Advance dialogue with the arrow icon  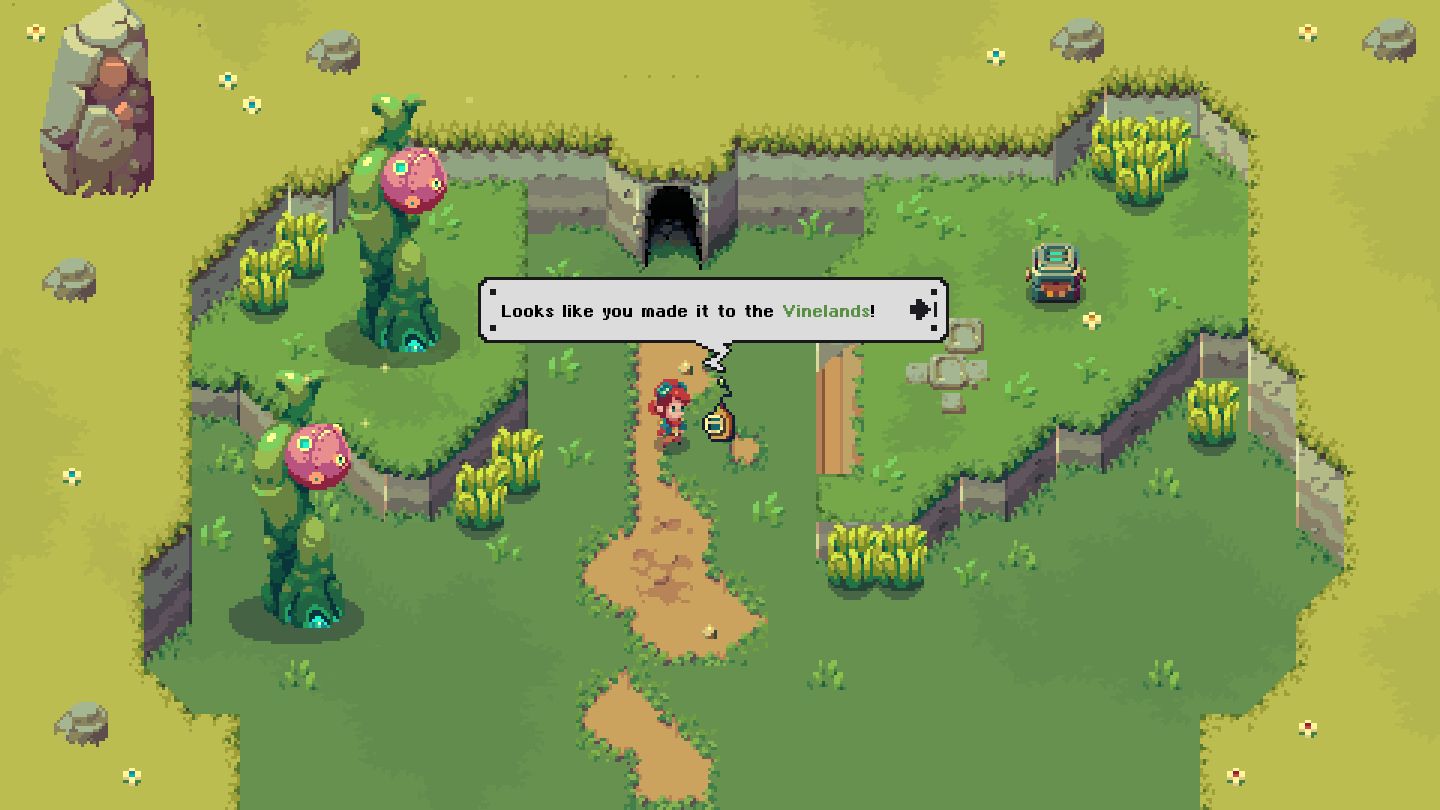tap(921, 310)
